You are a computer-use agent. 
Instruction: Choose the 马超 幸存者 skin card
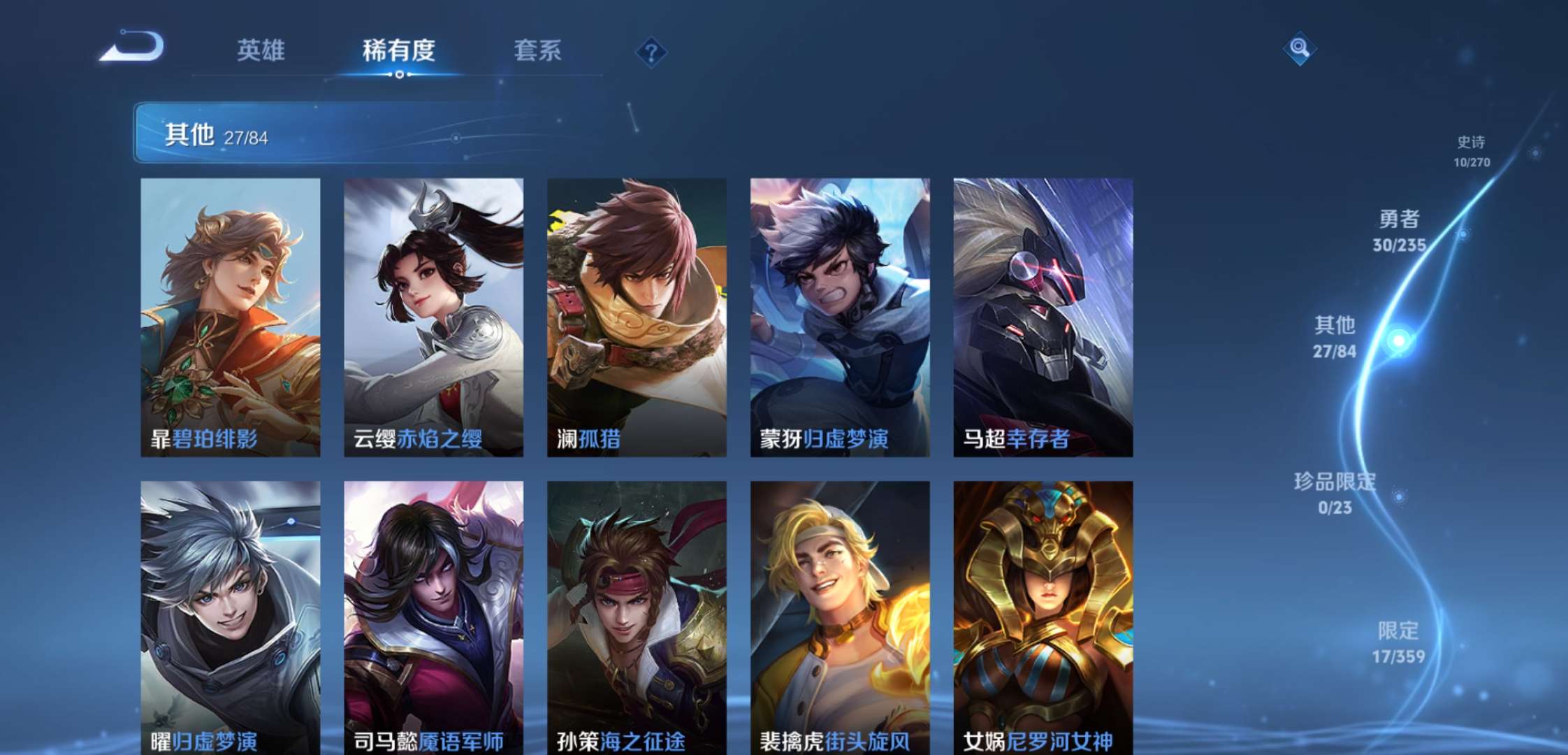(x=1043, y=317)
